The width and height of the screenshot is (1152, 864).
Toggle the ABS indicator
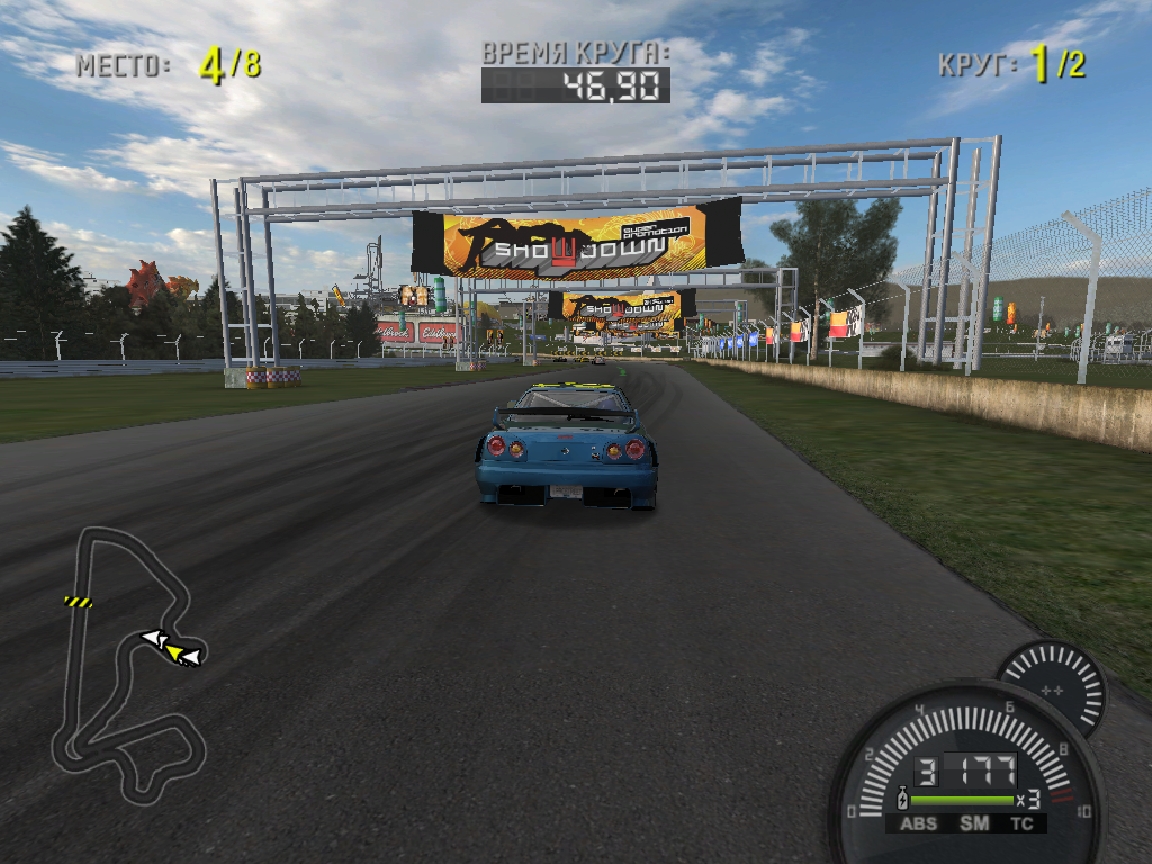click(919, 824)
